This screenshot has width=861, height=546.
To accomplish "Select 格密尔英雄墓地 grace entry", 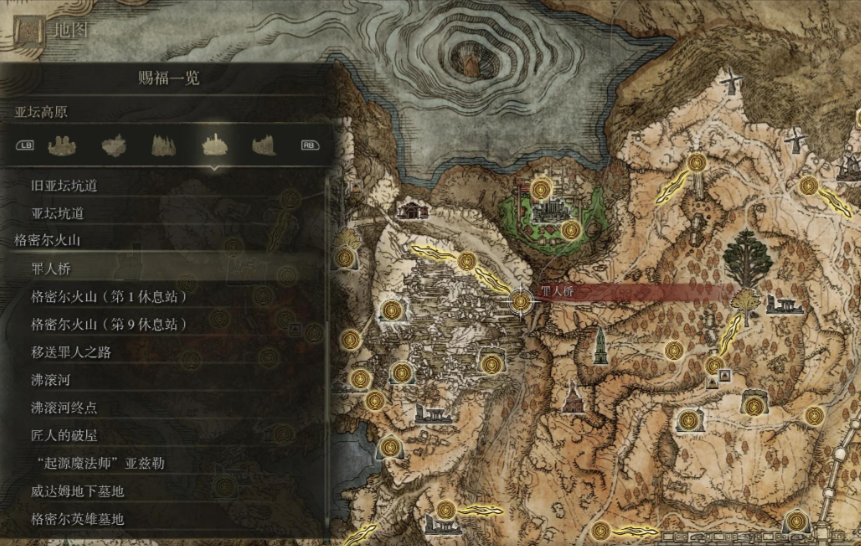I will [77, 519].
